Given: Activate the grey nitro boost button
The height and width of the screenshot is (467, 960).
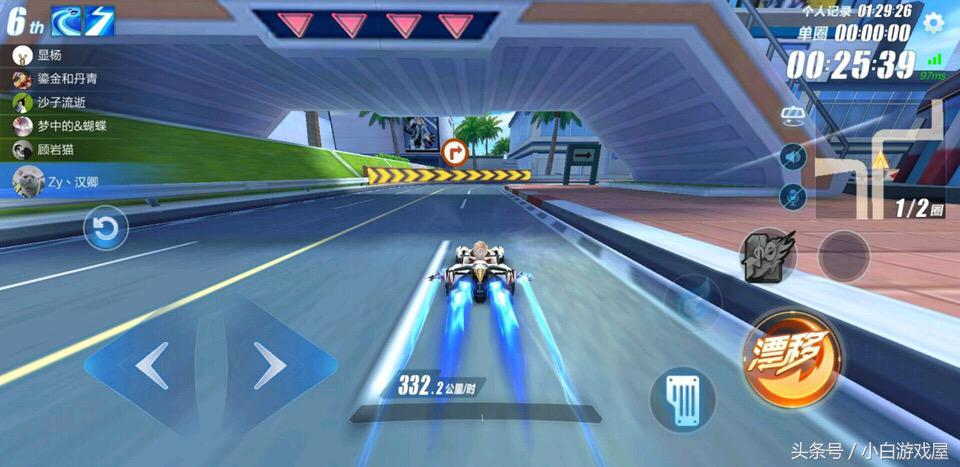Looking at the screenshot, I should tap(767, 256).
